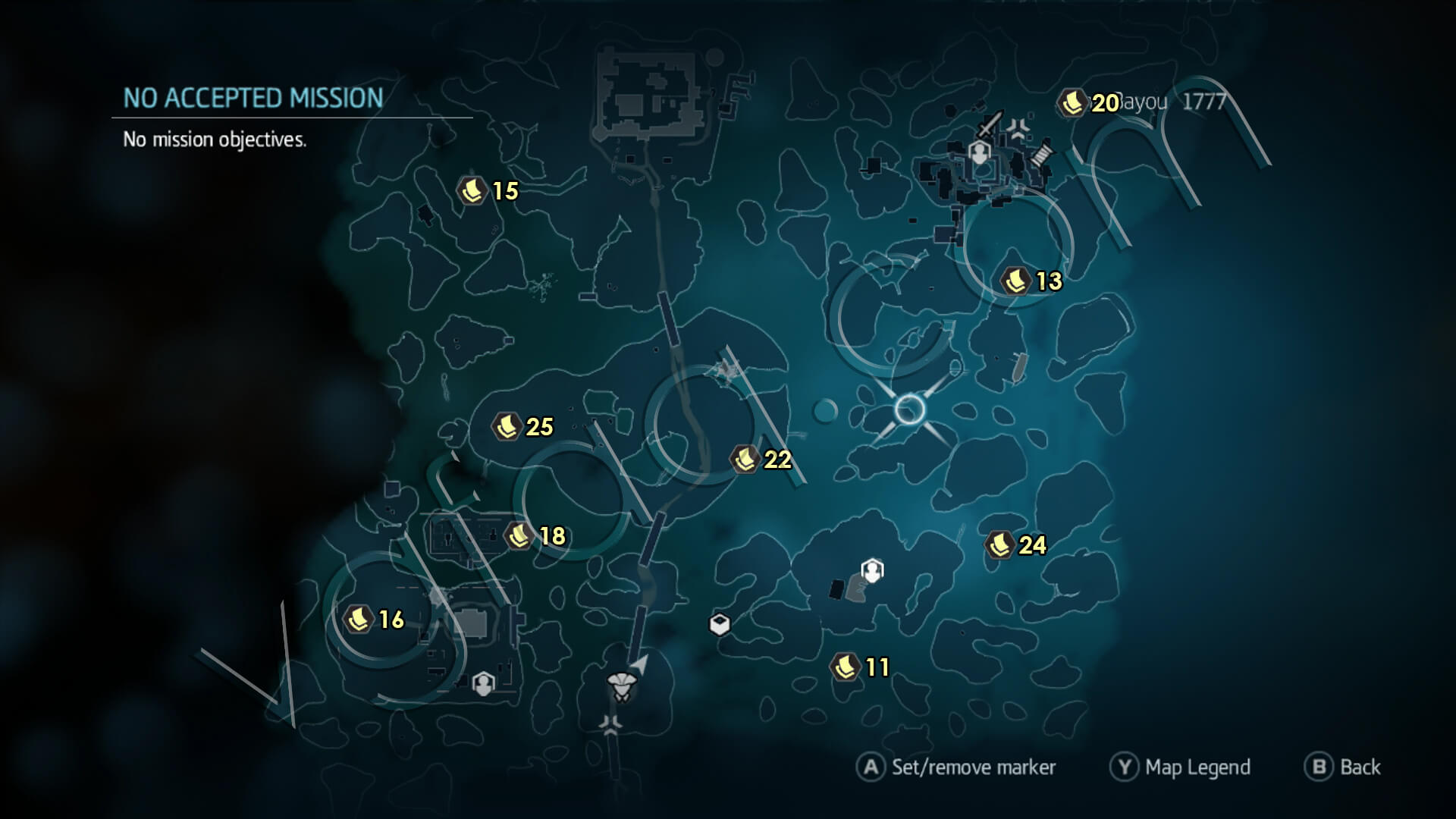Select the player position arrow marker
The height and width of the screenshot is (819, 1456).
coord(641,663)
